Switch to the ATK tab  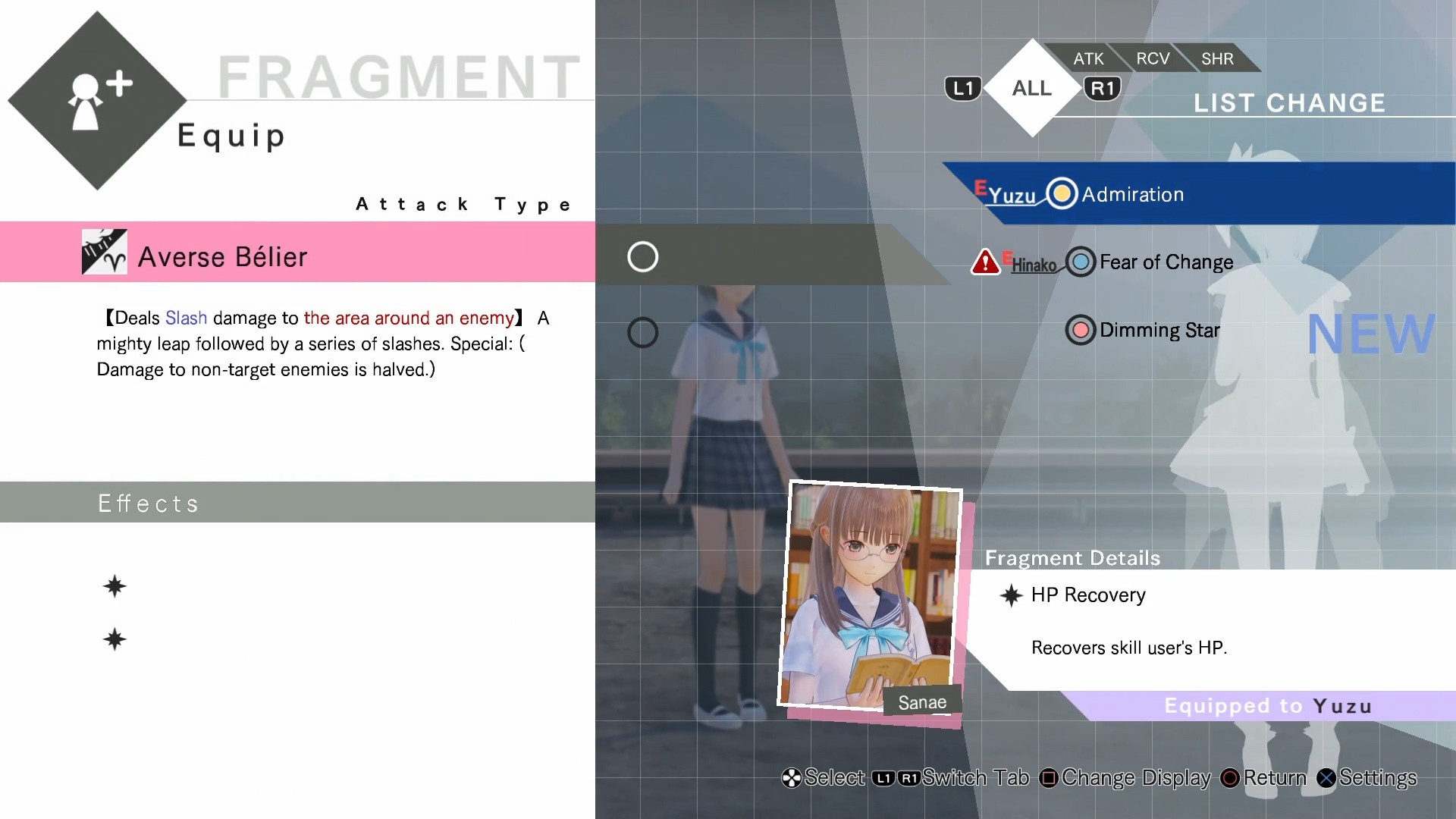(x=1087, y=58)
